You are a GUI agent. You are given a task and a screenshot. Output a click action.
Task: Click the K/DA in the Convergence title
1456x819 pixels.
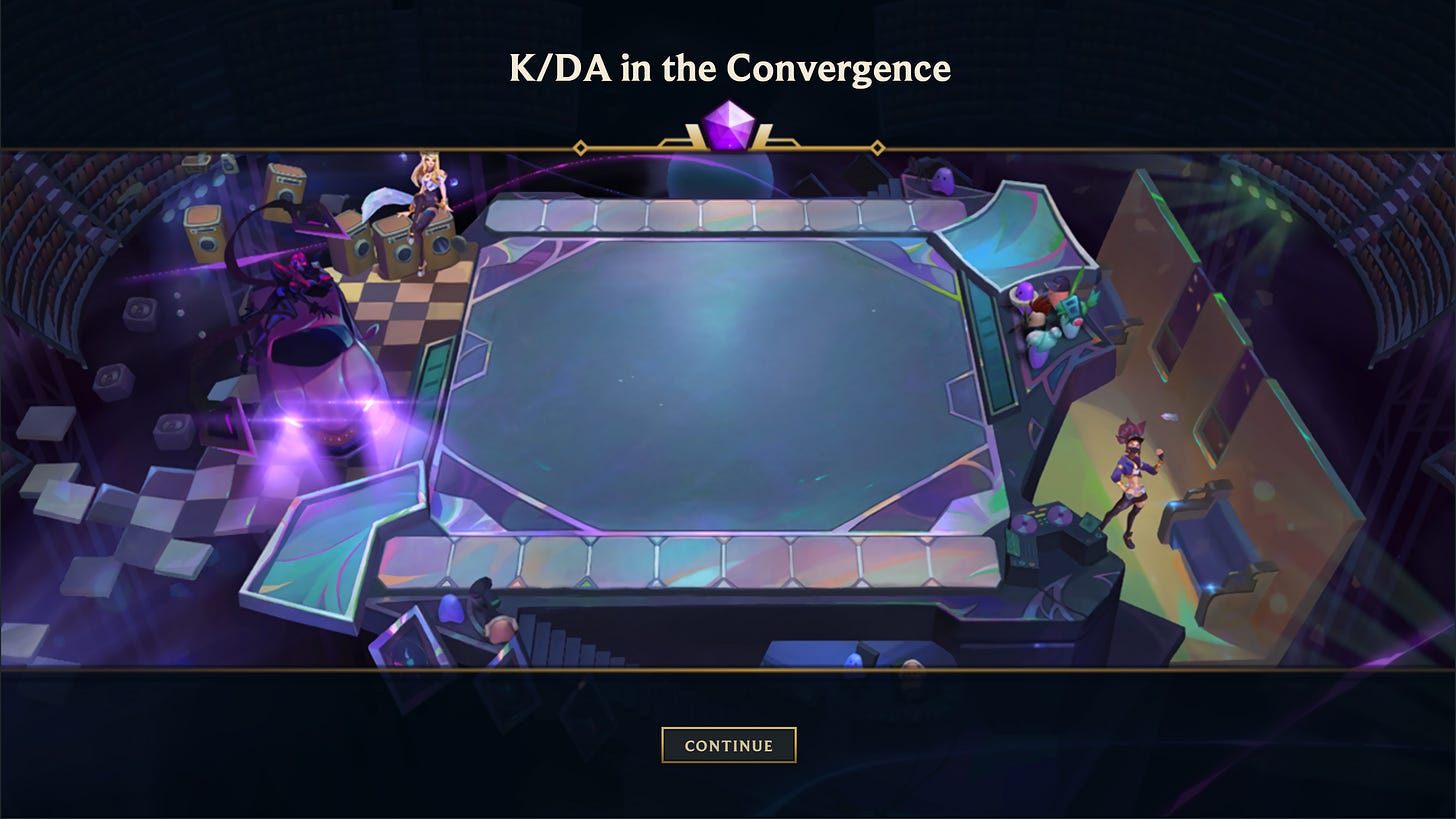728,68
